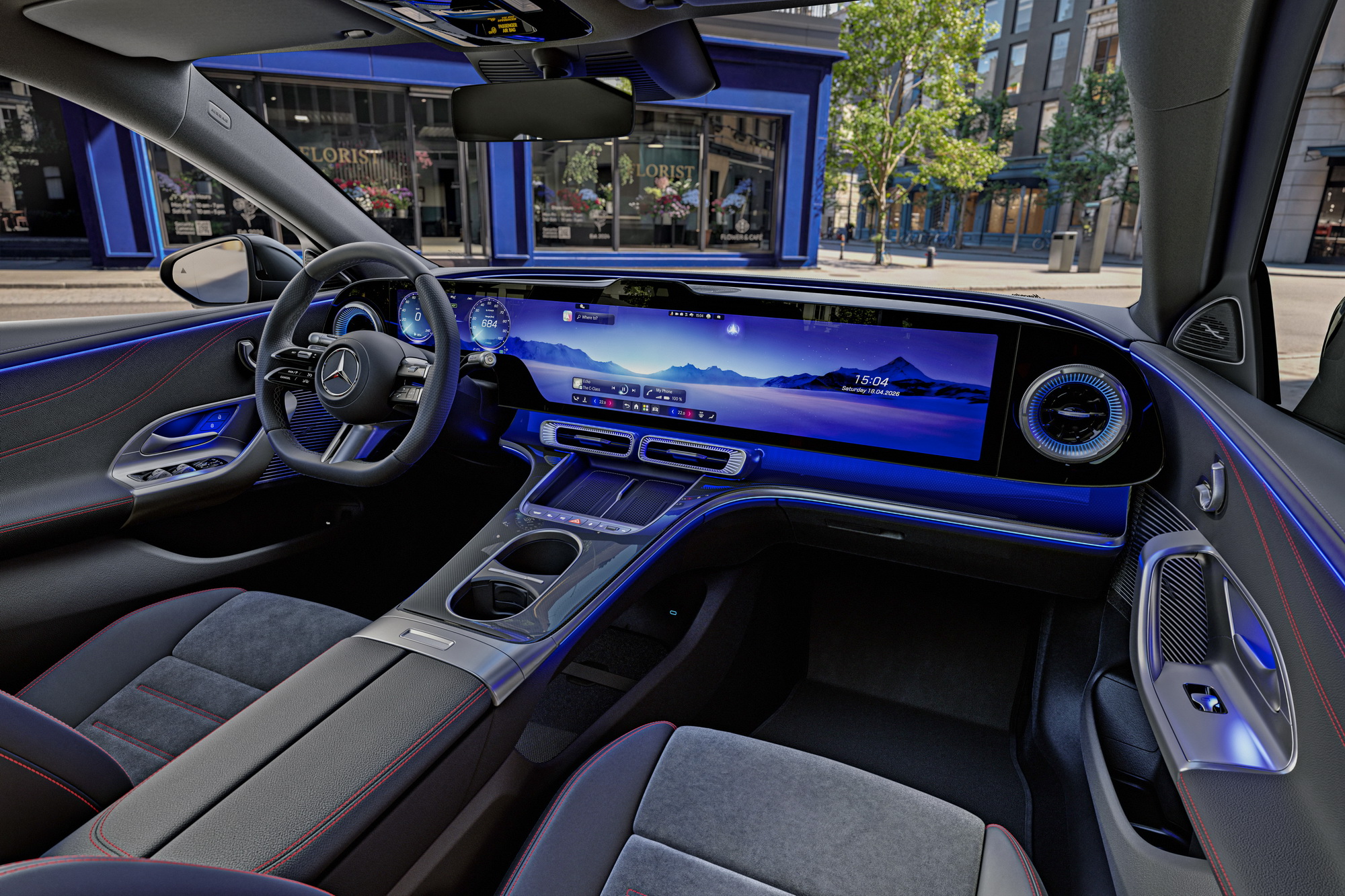Open the app grid launcher icon

click(x=646, y=408)
